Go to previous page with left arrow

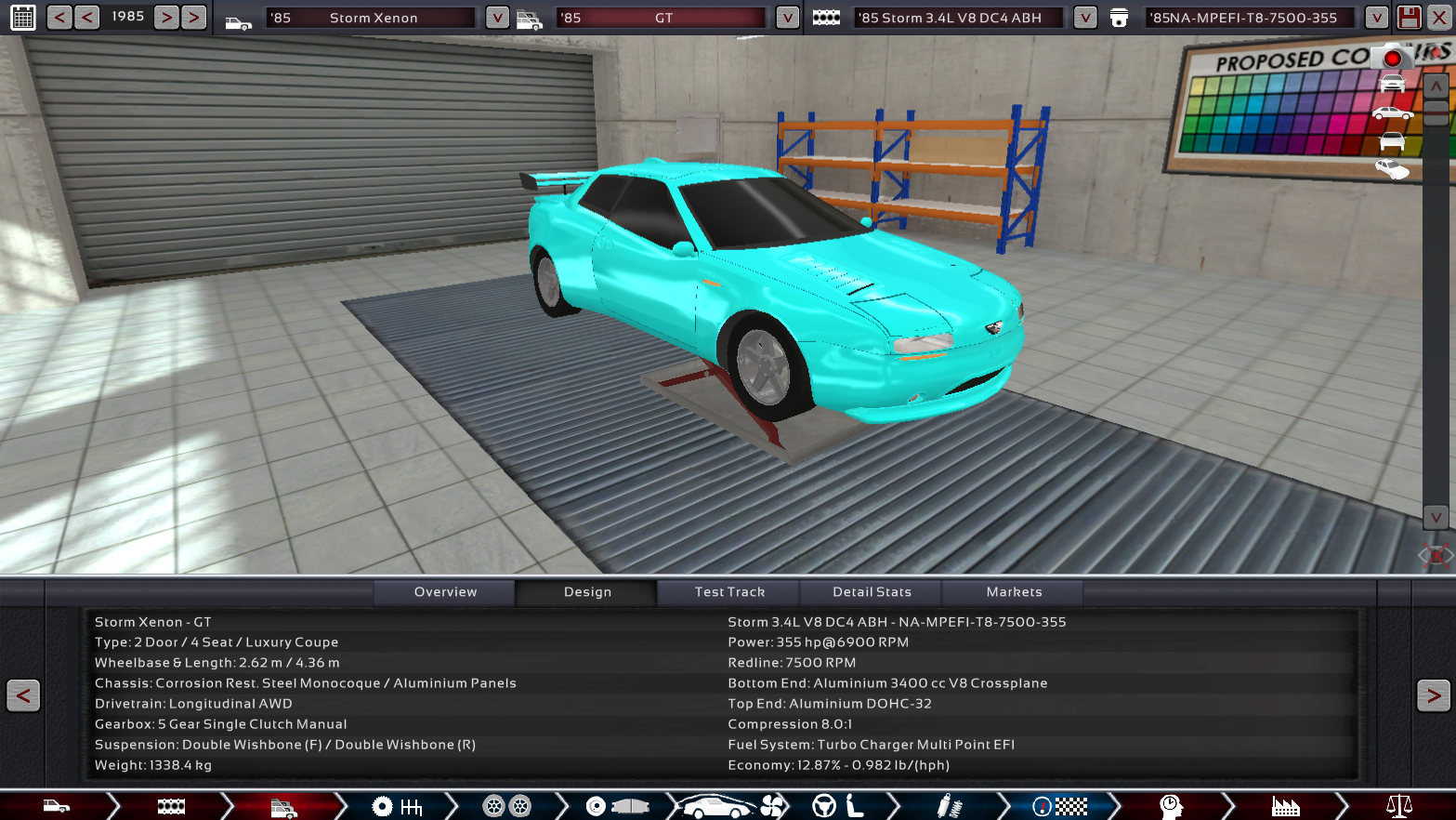coord(23,695)
